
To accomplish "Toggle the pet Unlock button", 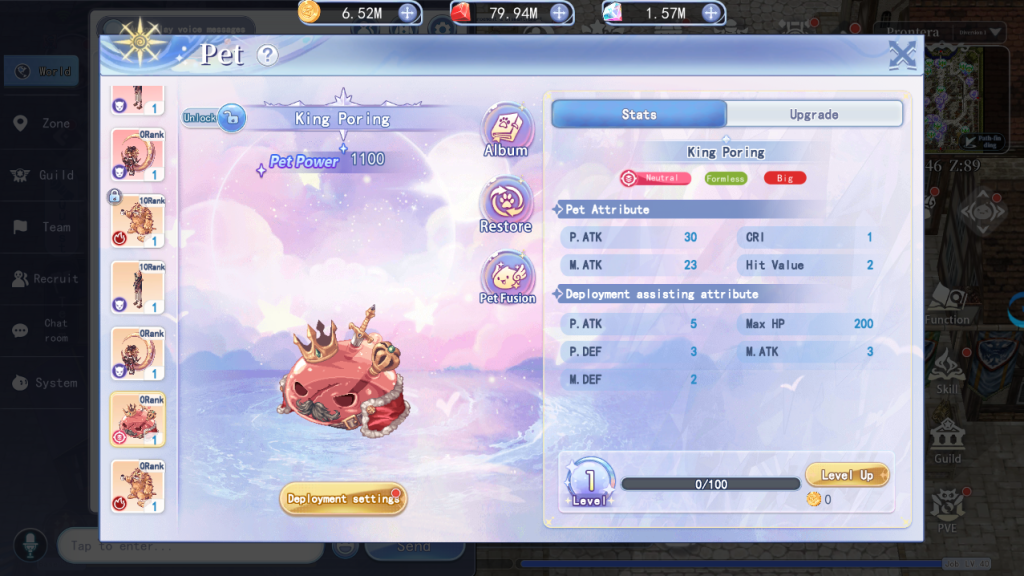I will tap(214, 118).
